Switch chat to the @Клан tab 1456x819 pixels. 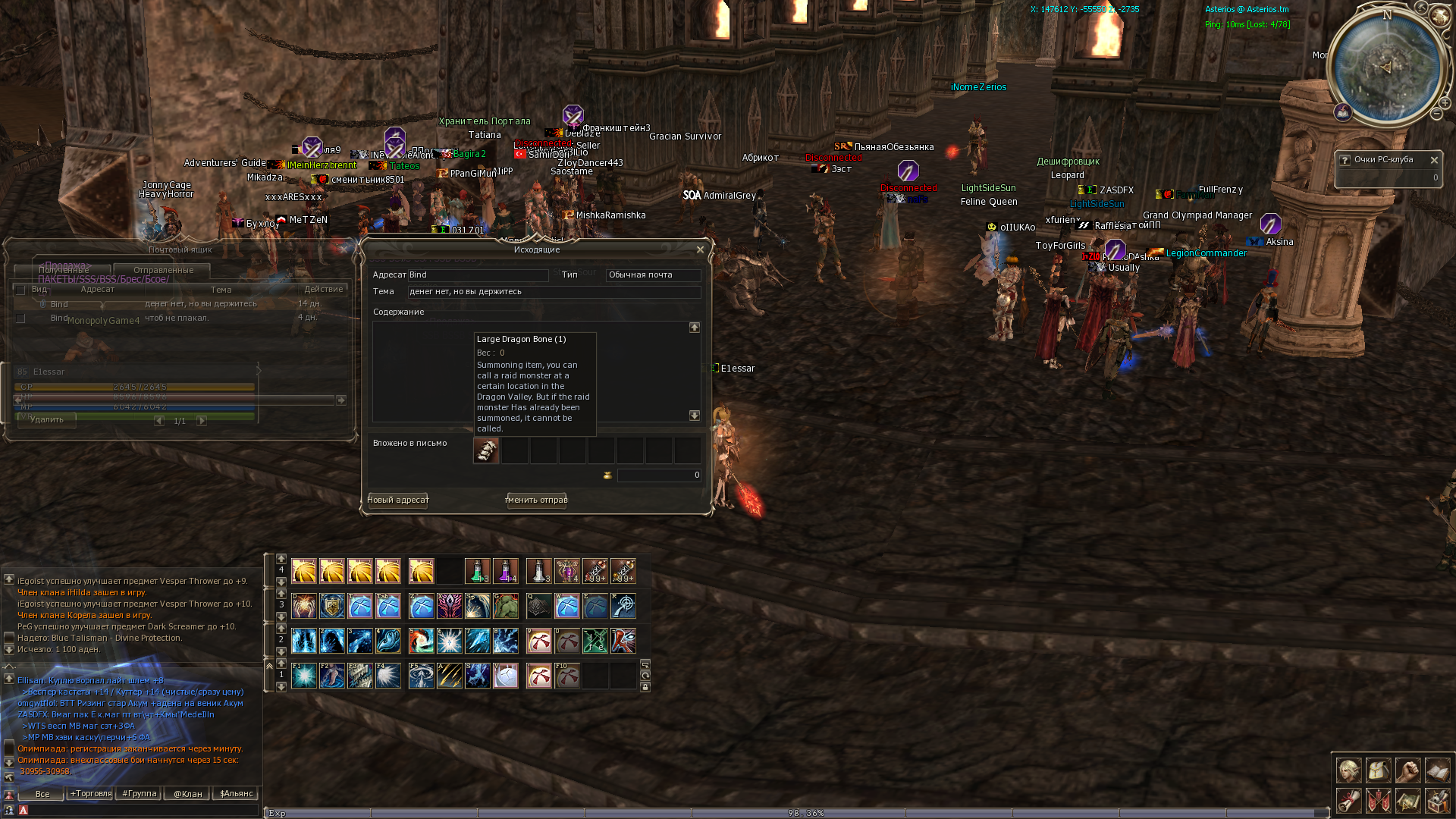pos(187,794)
